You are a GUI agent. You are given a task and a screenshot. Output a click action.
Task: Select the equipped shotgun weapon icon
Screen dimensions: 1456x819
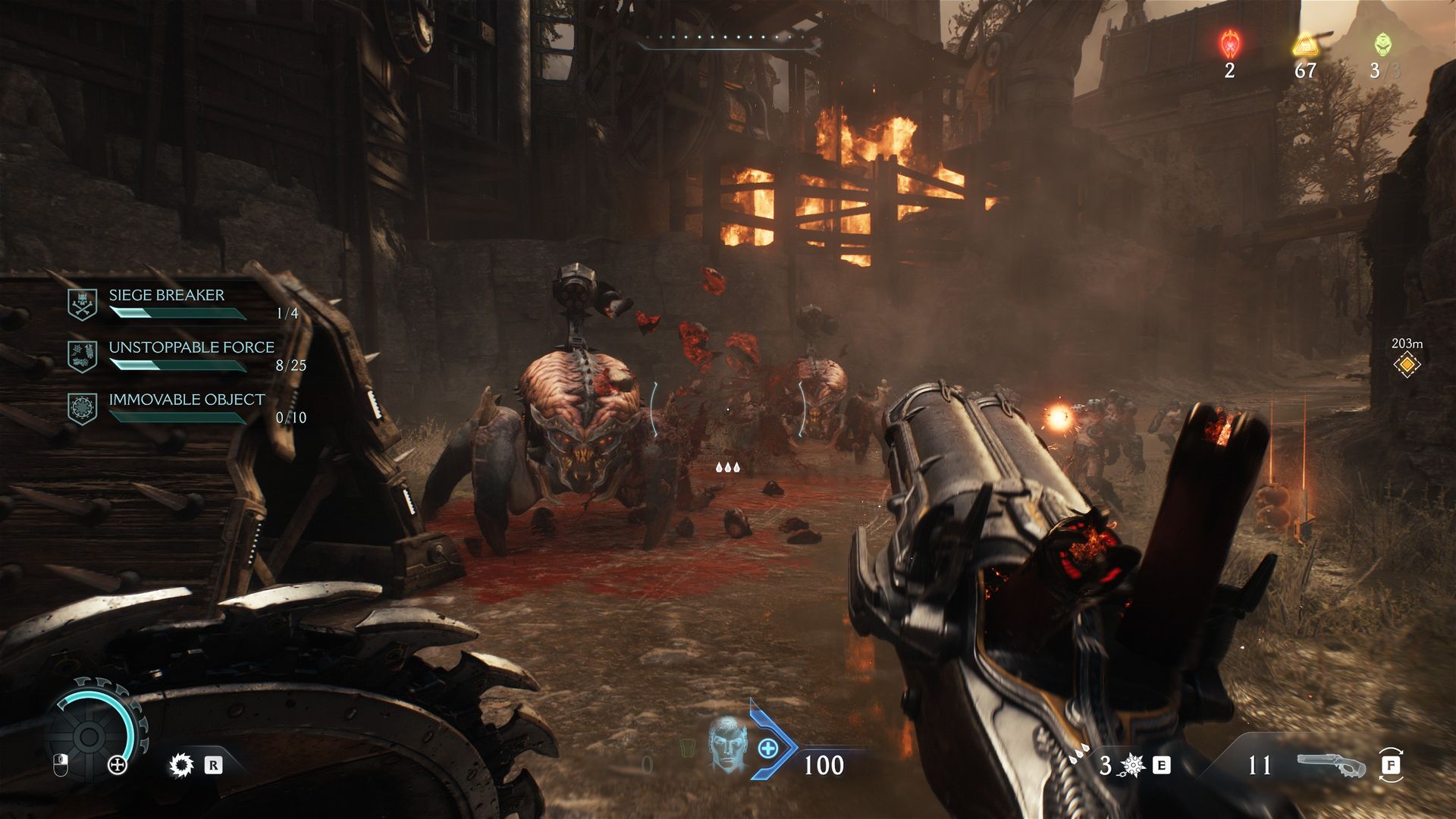pyautogui.click(x=1331, y=764)
